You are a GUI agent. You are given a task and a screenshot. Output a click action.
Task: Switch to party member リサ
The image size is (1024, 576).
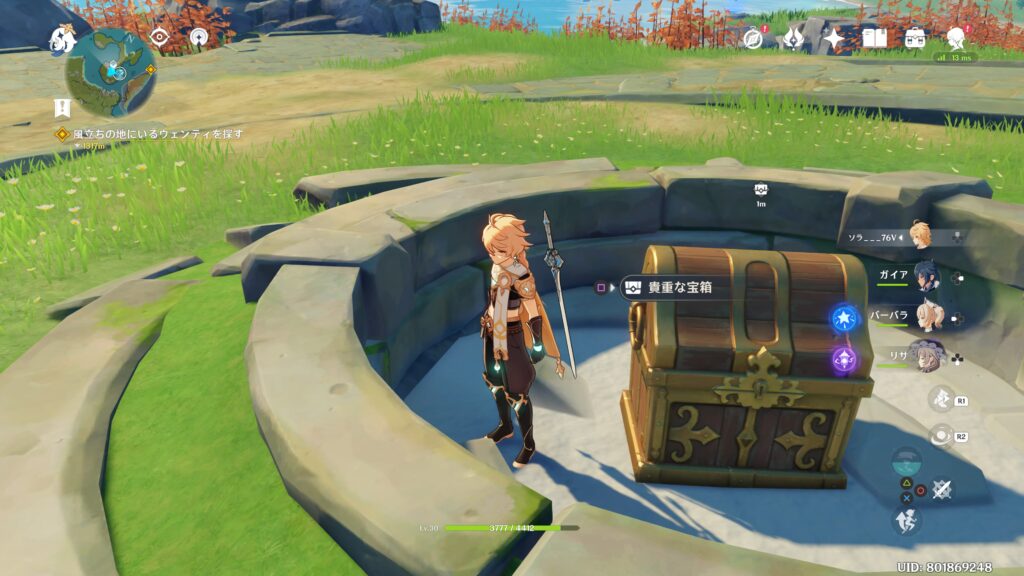point(926,355)
